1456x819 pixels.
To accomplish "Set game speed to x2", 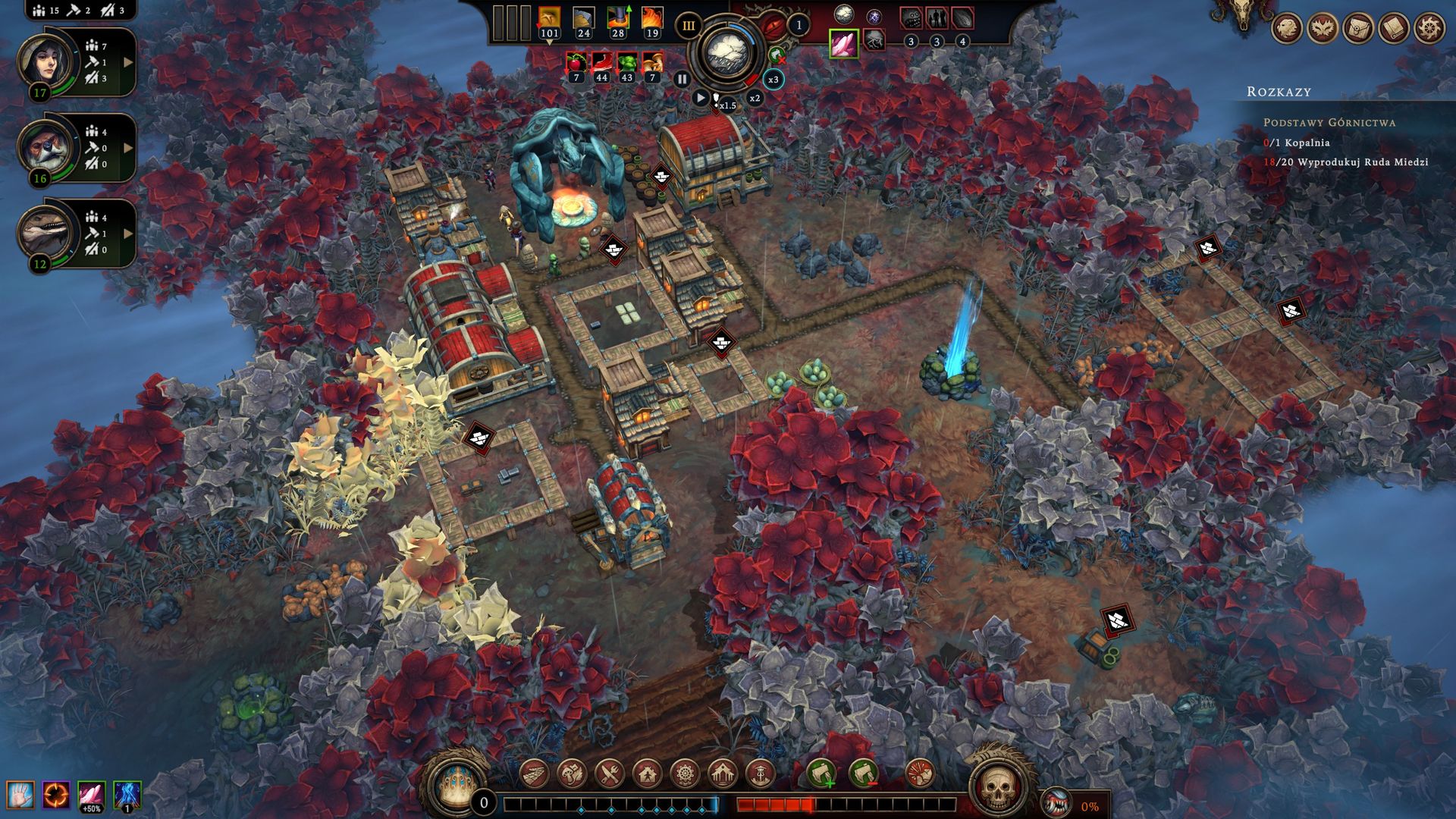I will [755, 98].
